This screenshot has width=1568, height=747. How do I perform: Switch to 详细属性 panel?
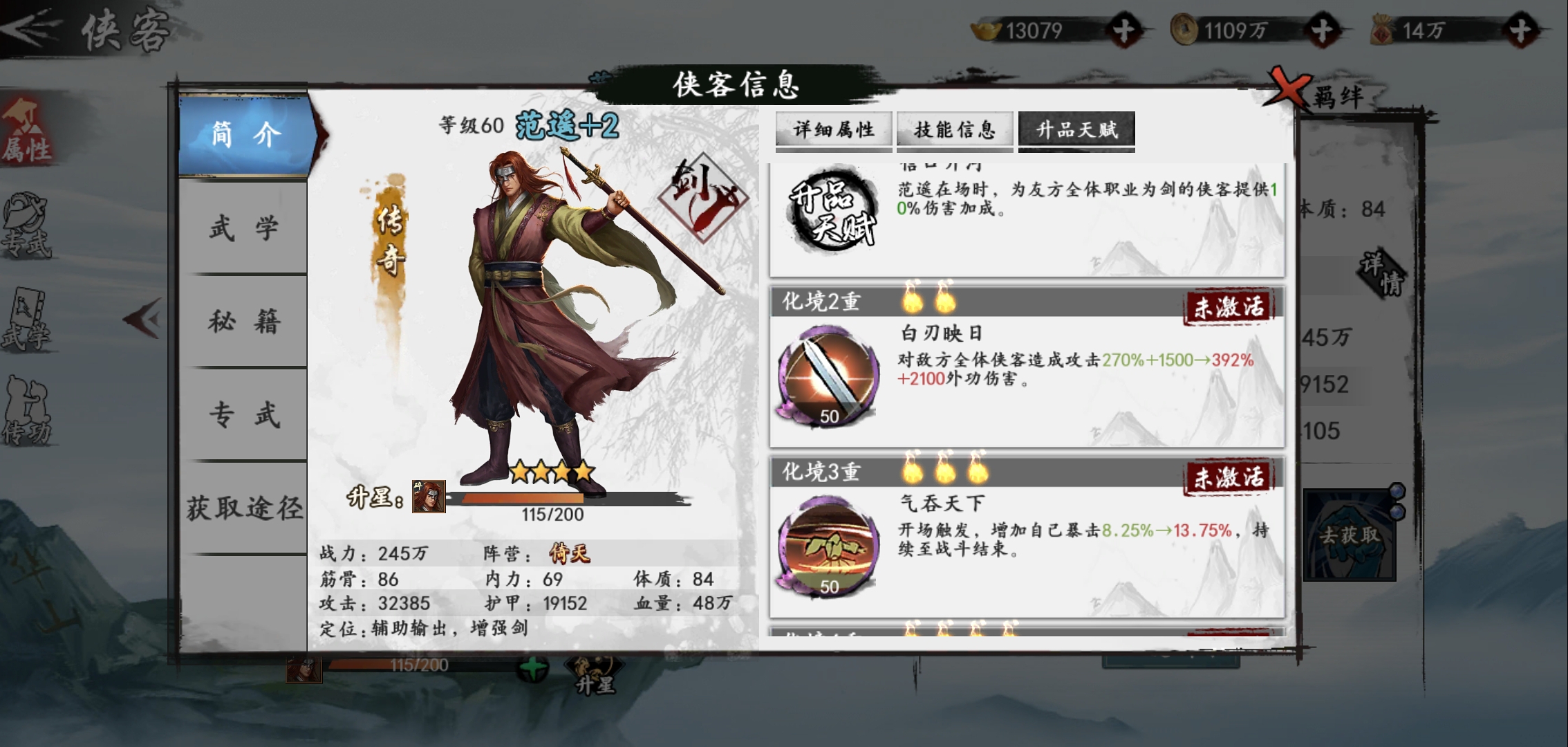(x=833, y=130)
